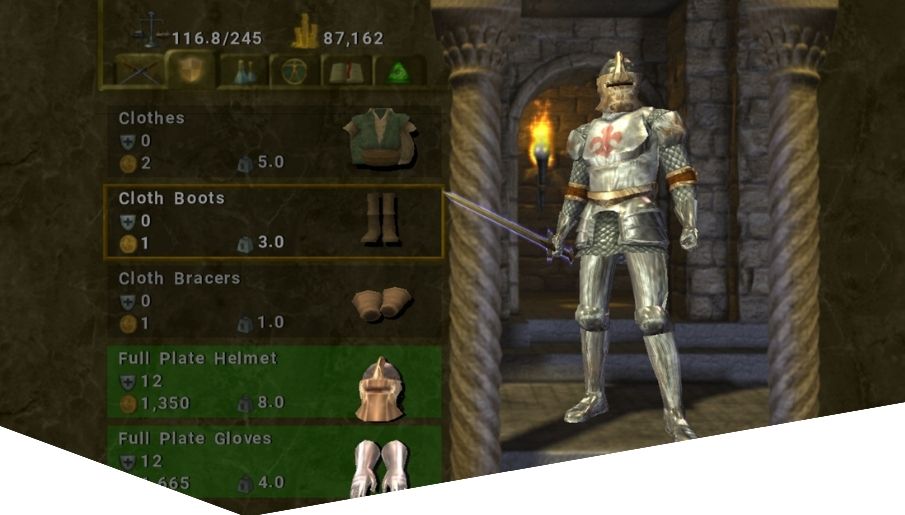The image size is (905, 515).
Task: Choose the Cloth Boots entry
Action: pyautogui.click(x=273, y=221)
